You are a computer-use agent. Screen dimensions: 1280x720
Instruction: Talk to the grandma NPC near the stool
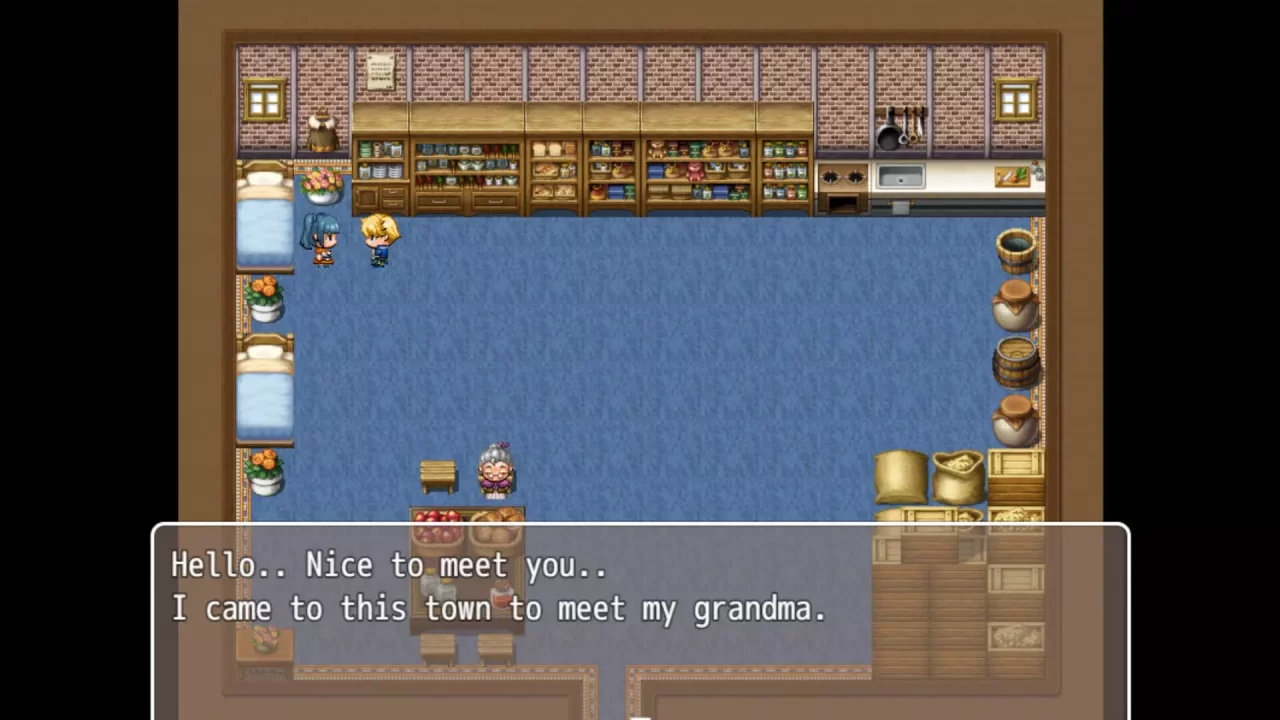pyautogui.click(x=494, y=470)
